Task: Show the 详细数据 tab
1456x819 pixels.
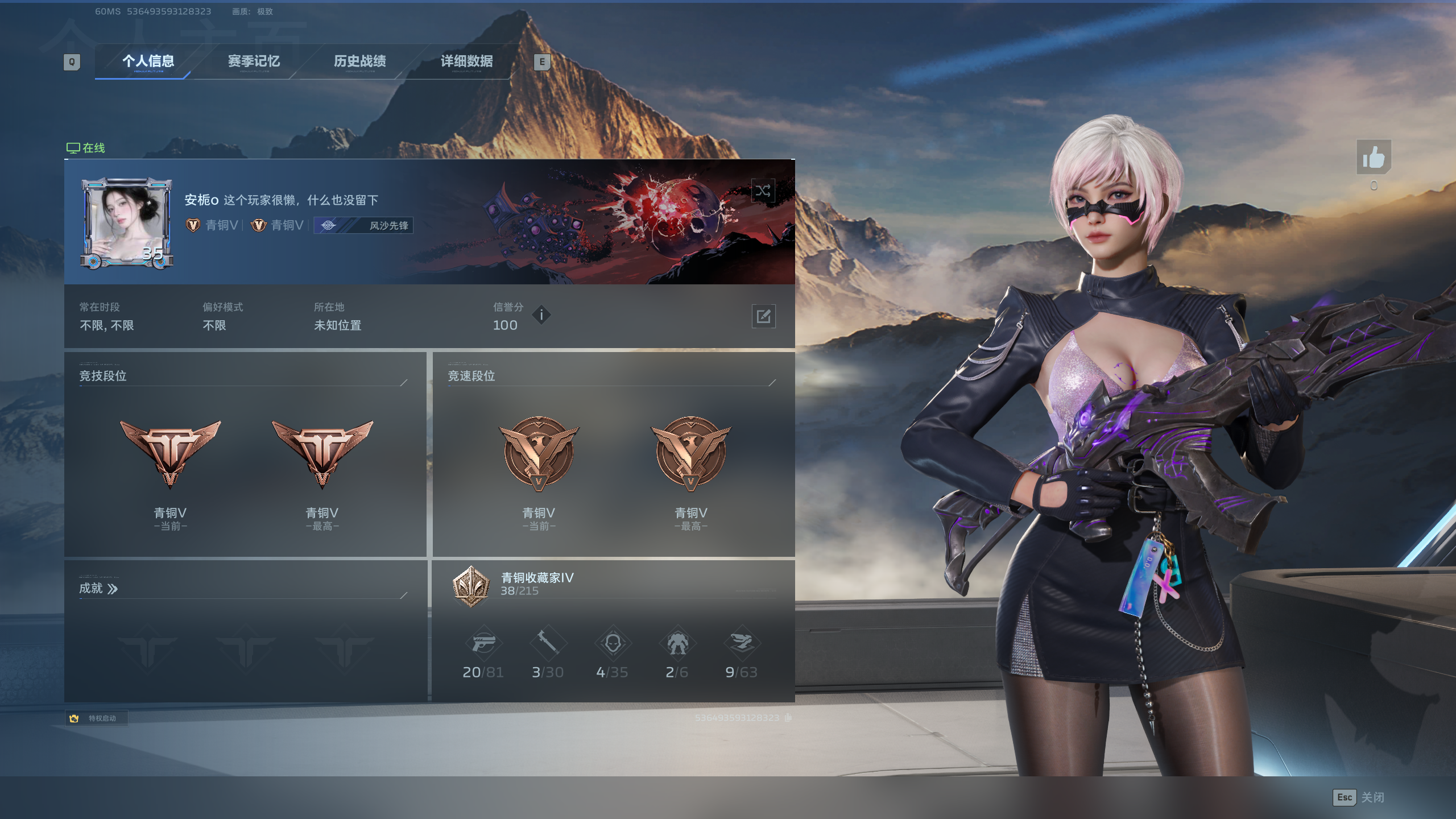Action: point(466,61)
